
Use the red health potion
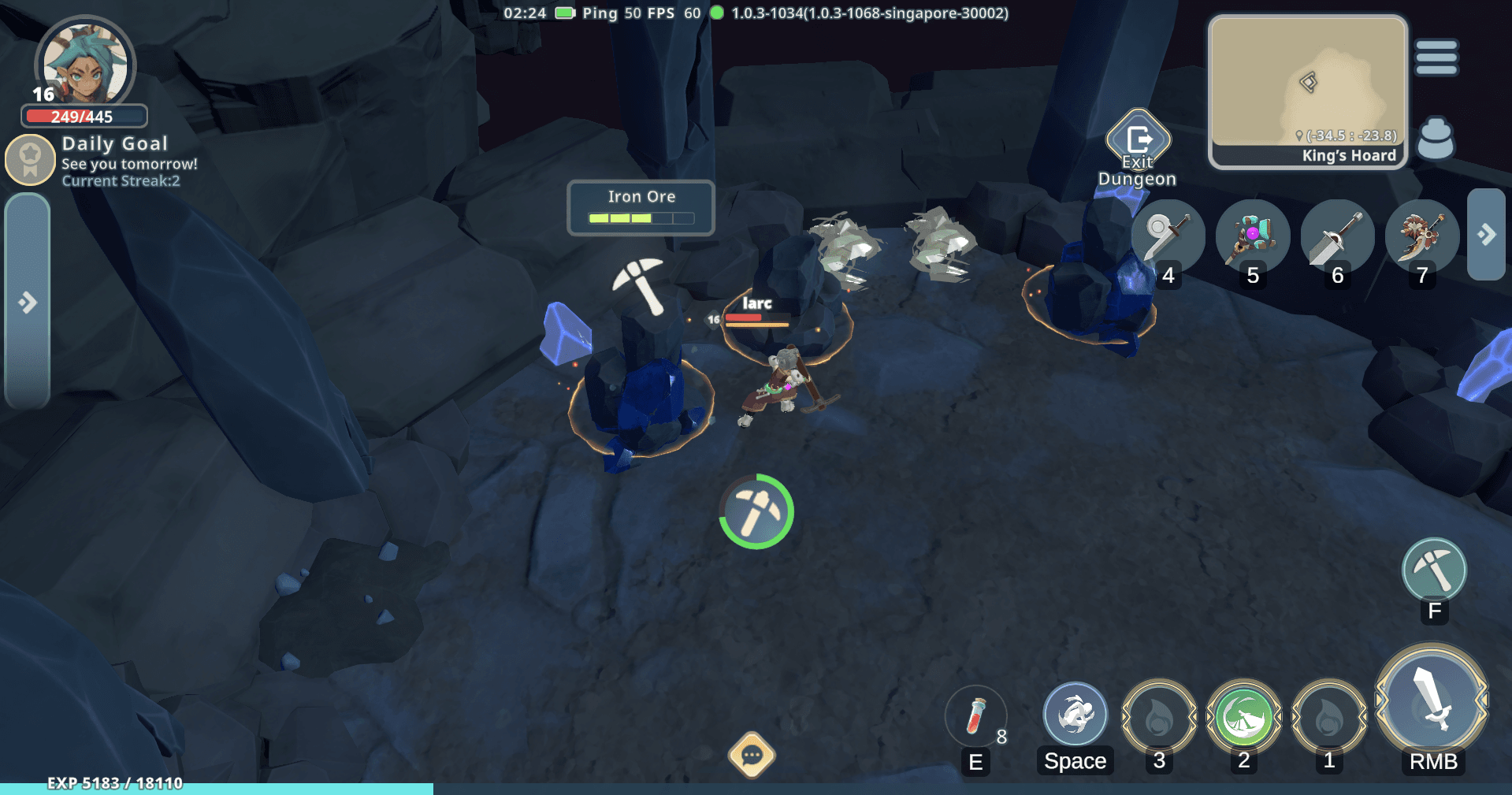pyautogui.click(x=975, y=716)
